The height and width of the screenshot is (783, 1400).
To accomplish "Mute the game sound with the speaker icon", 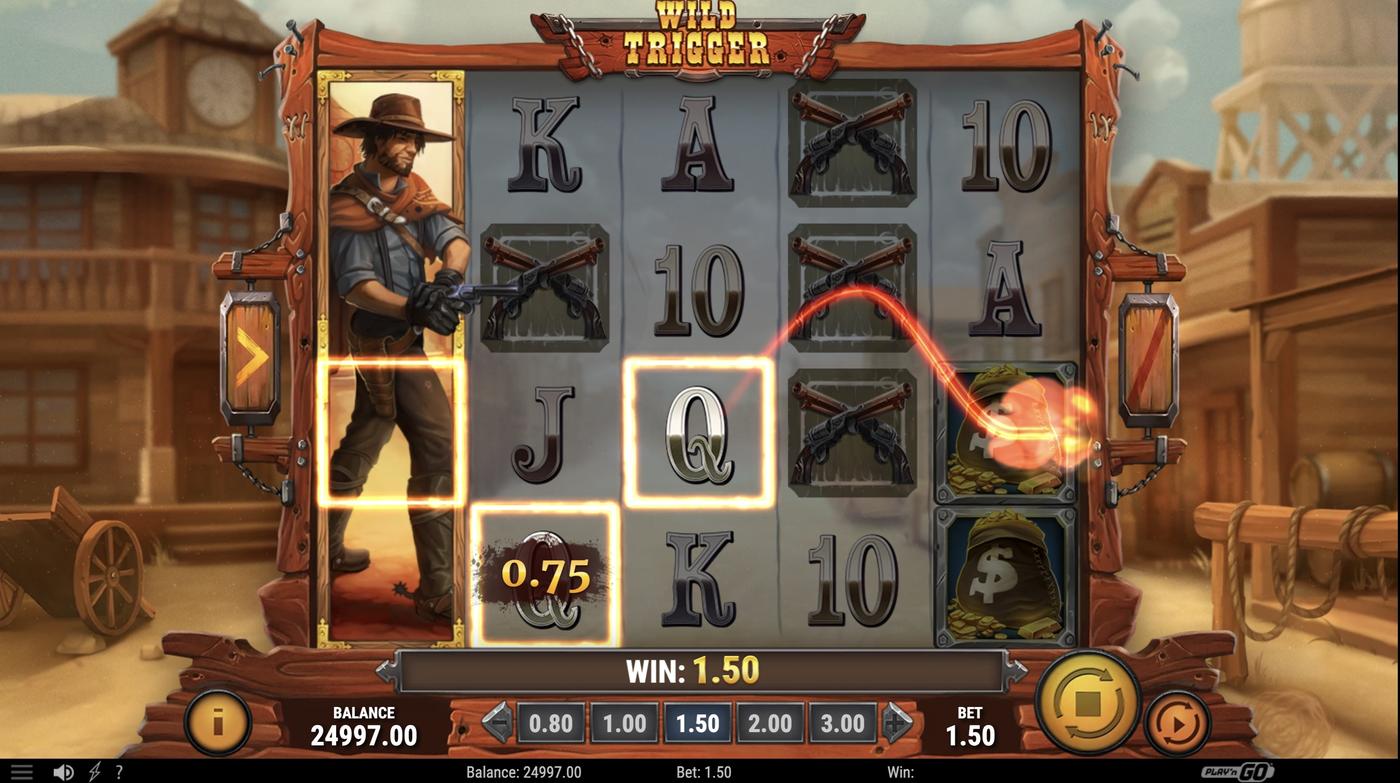I will click(x=63, y=770).
